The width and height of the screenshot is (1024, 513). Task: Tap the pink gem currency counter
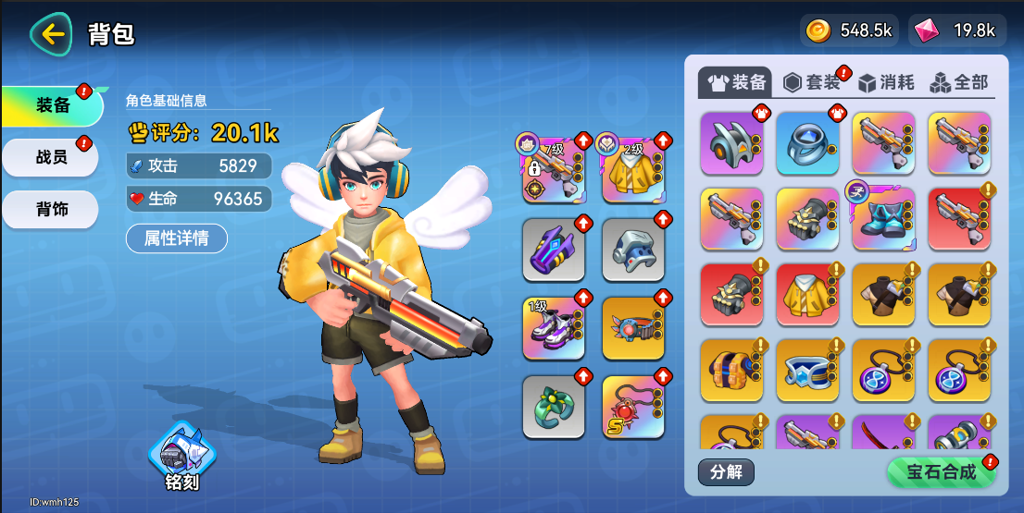(x=957, y=30)
